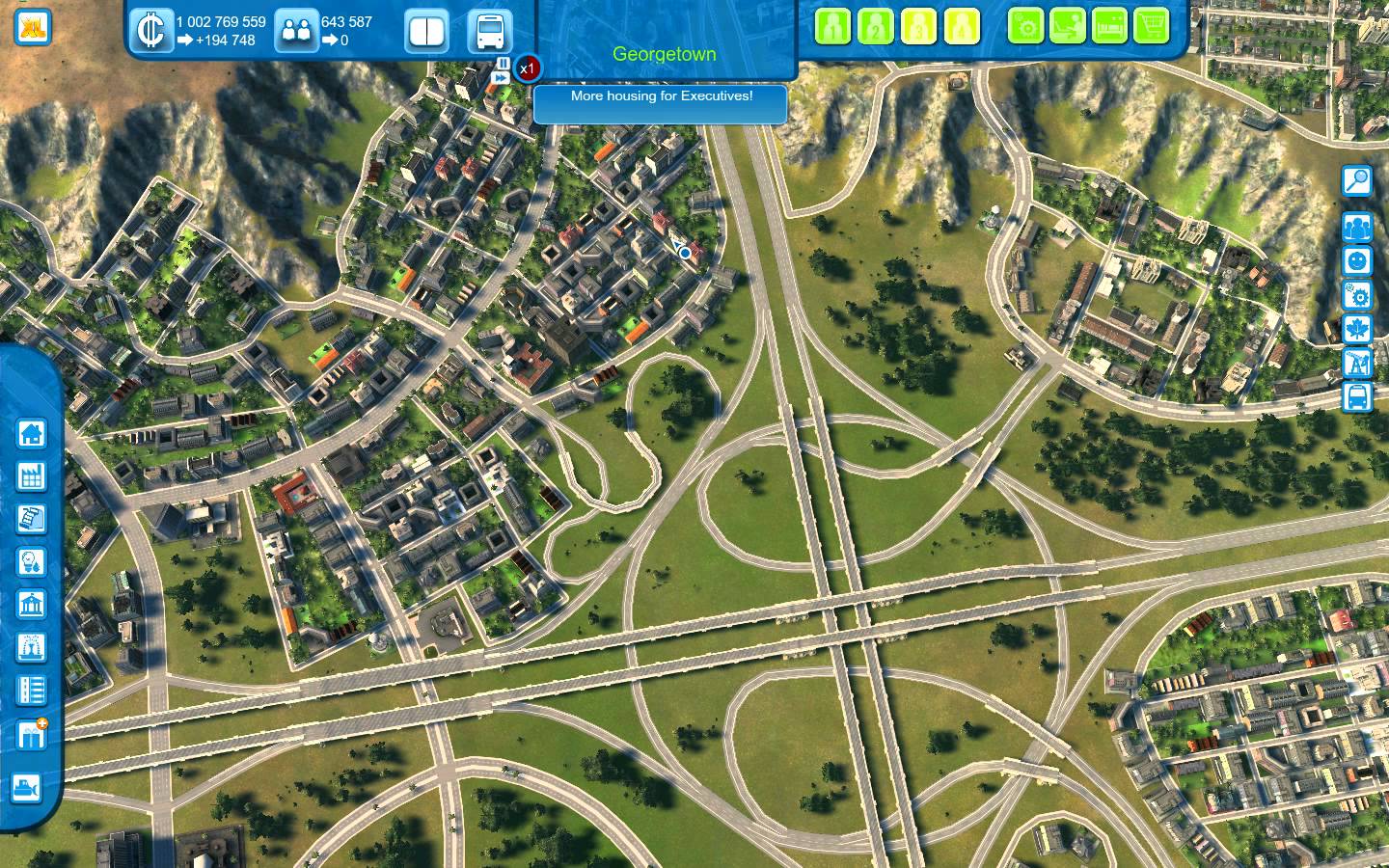Open the factory industry construction menu
This screenshot has height=868, width=1389.
pos(32,475)
